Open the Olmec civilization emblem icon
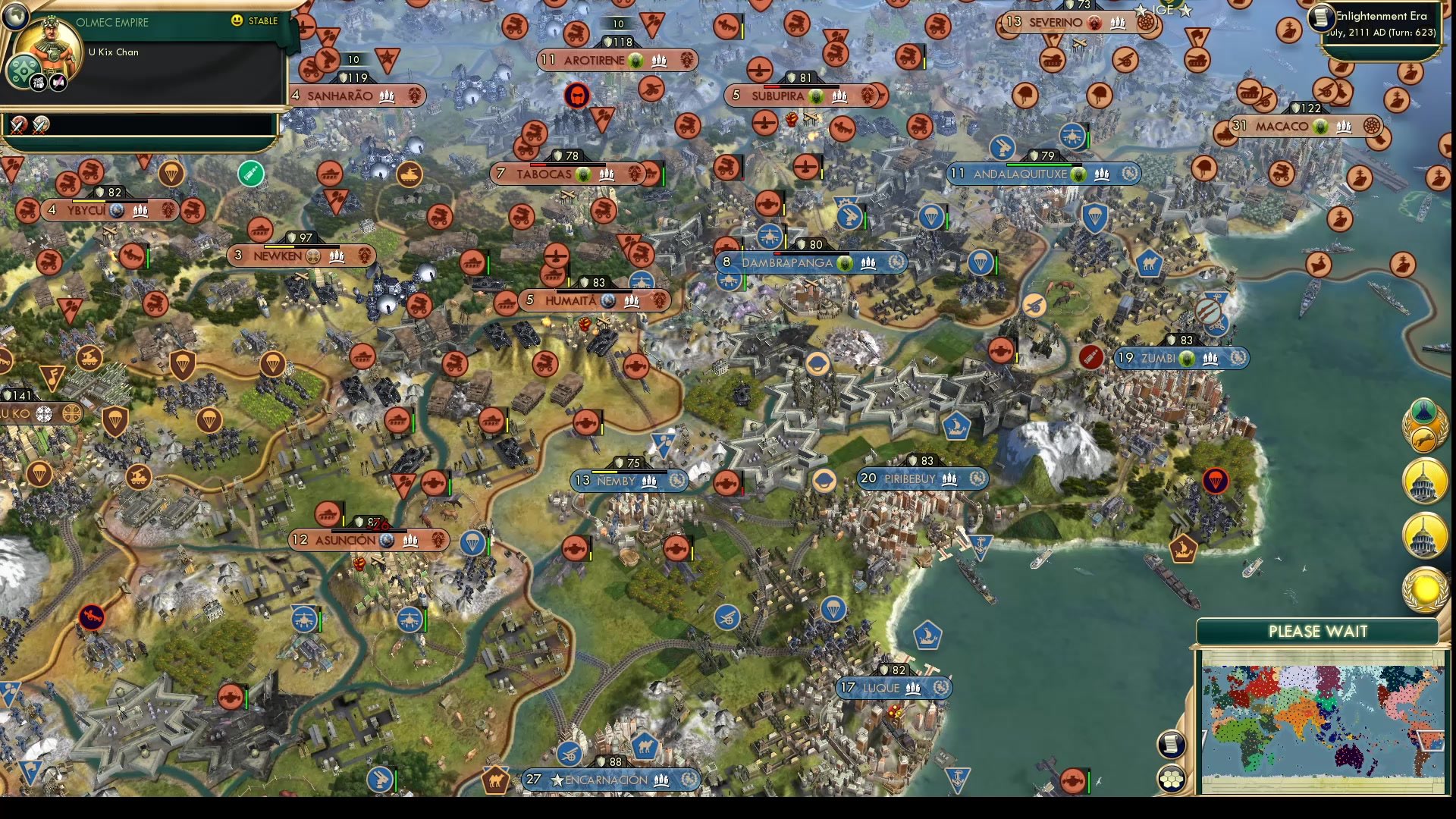The width and height of the screenshot is (1456, 819). coord(24,71)
